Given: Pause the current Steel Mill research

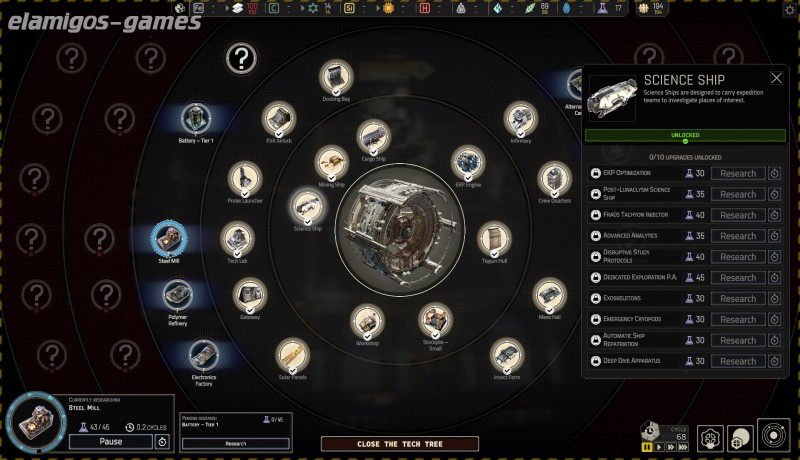Looking at the screenshot, I should point(110,441).
